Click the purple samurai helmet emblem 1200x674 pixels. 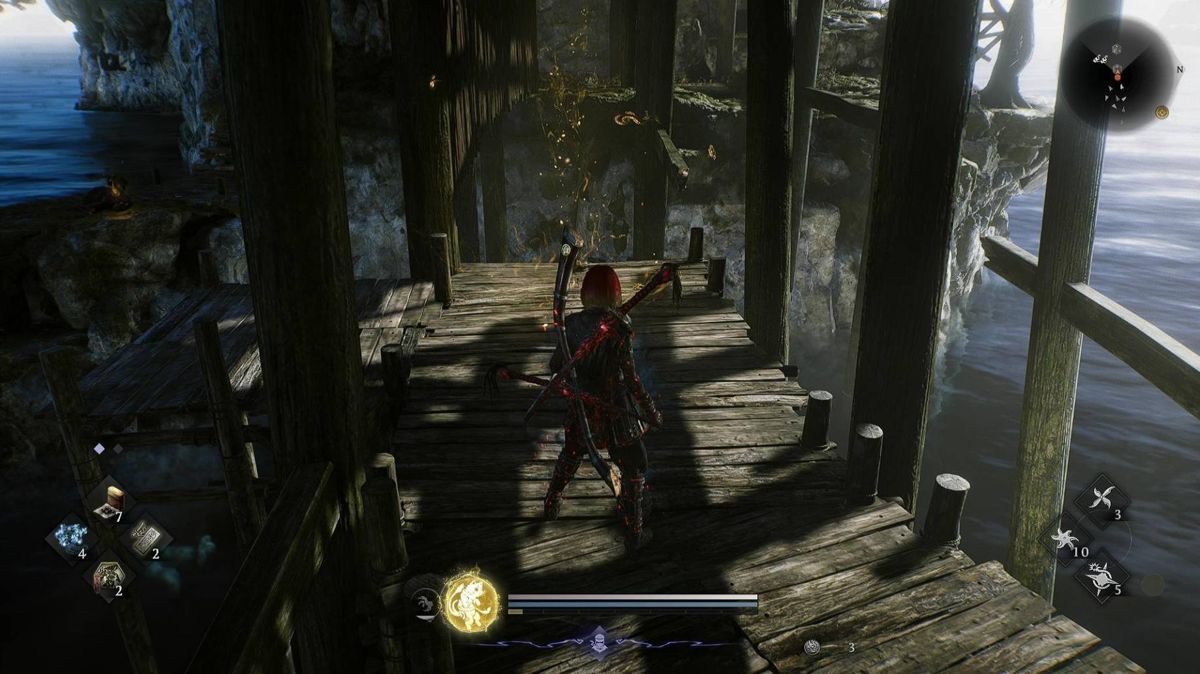pos(597,642)
